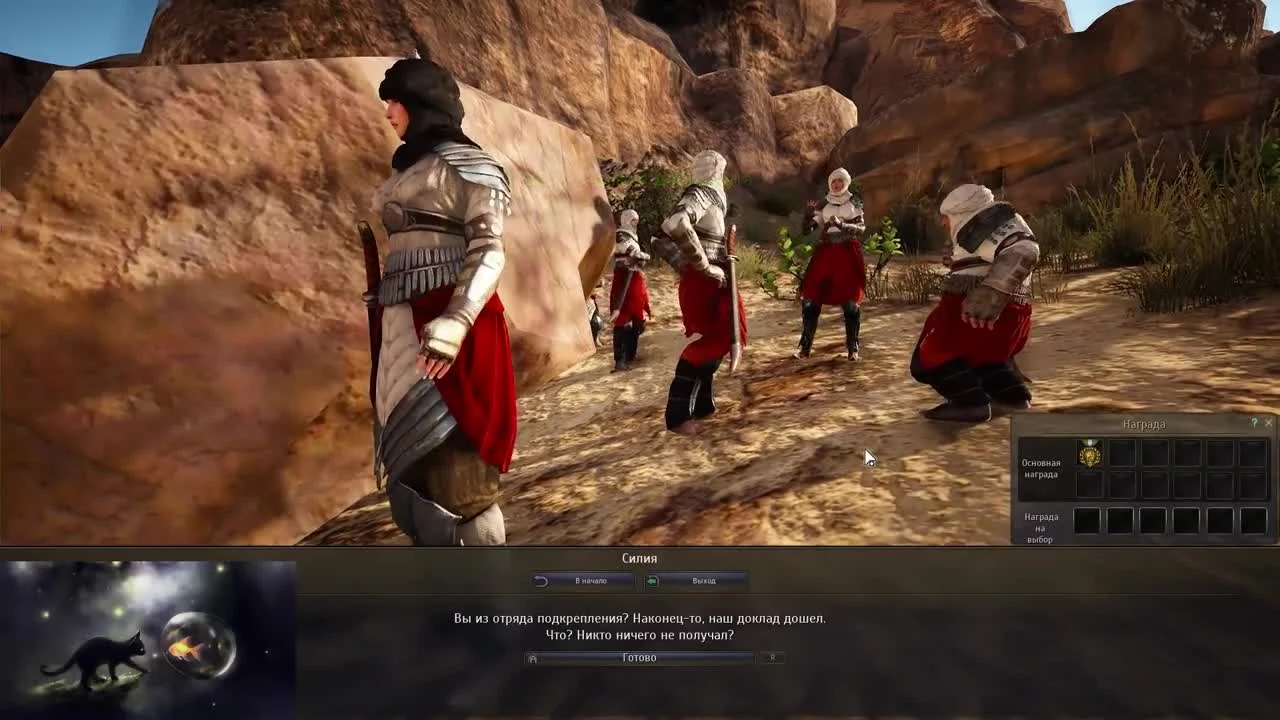Click the last slot in the choice reward row
Image resolution: width=1280 pixels, height=720 pixels.
pyautogui.click(x=1253, y=521)
